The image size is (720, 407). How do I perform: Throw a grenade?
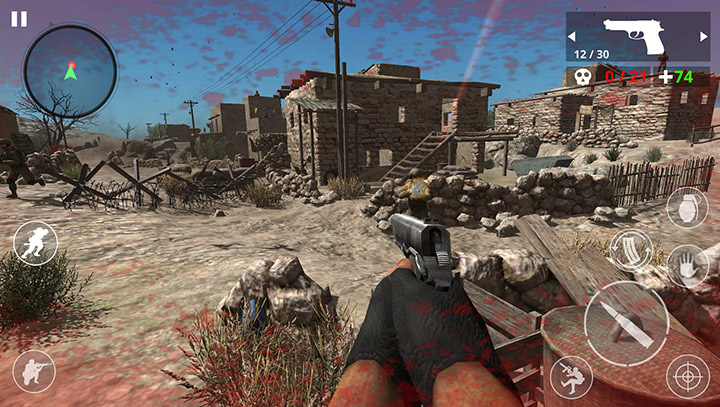point(687,208)
